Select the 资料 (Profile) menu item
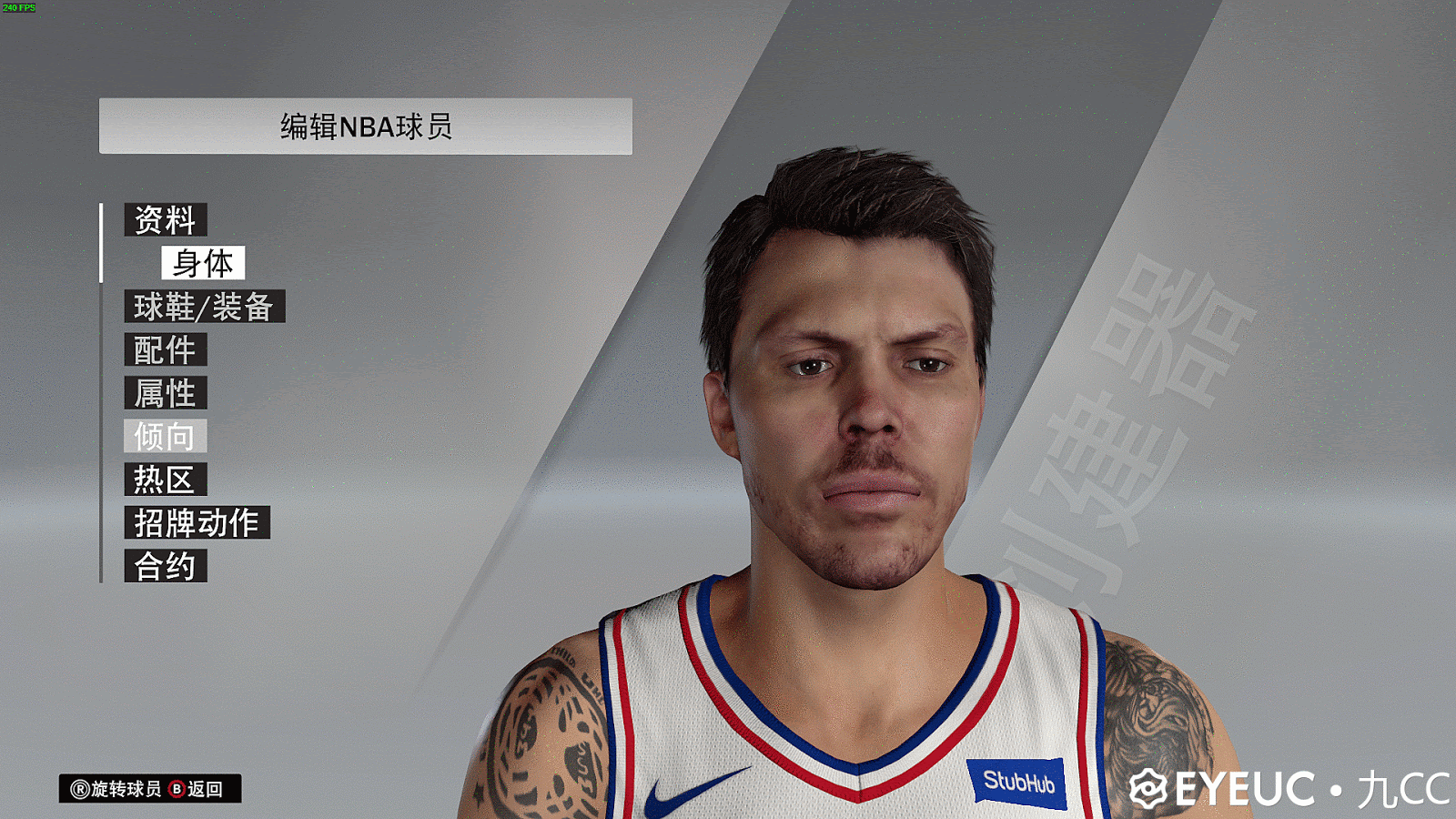 point(167,219)
